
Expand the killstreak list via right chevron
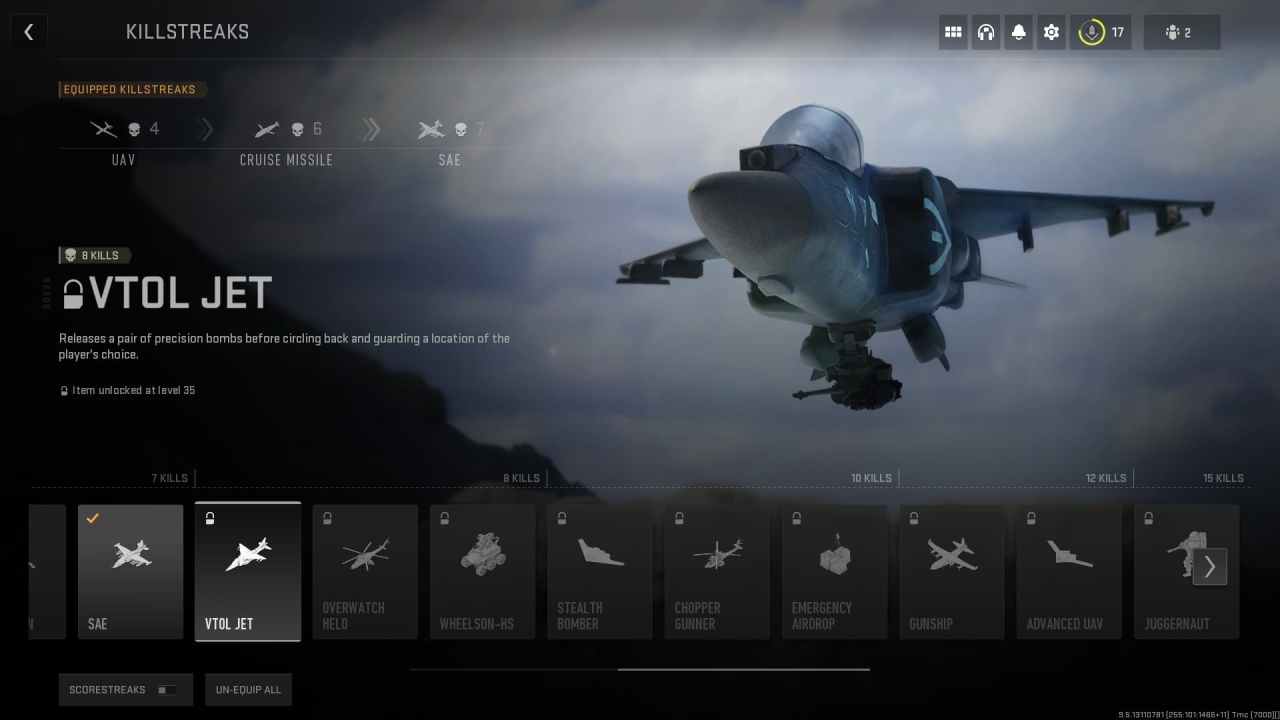(x=1210, y=566)
